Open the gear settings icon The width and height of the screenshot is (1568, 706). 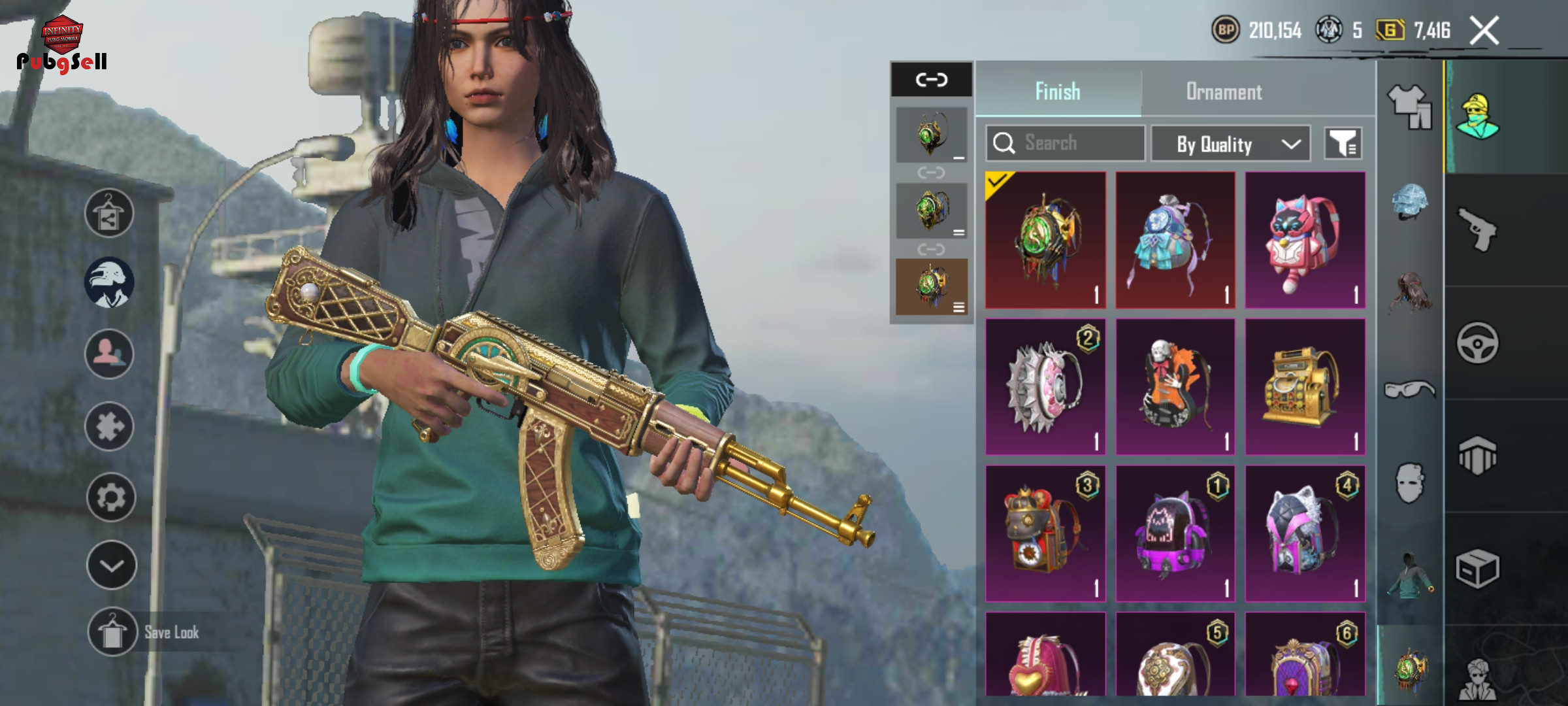pyautogui.click(x=110, y=497)
